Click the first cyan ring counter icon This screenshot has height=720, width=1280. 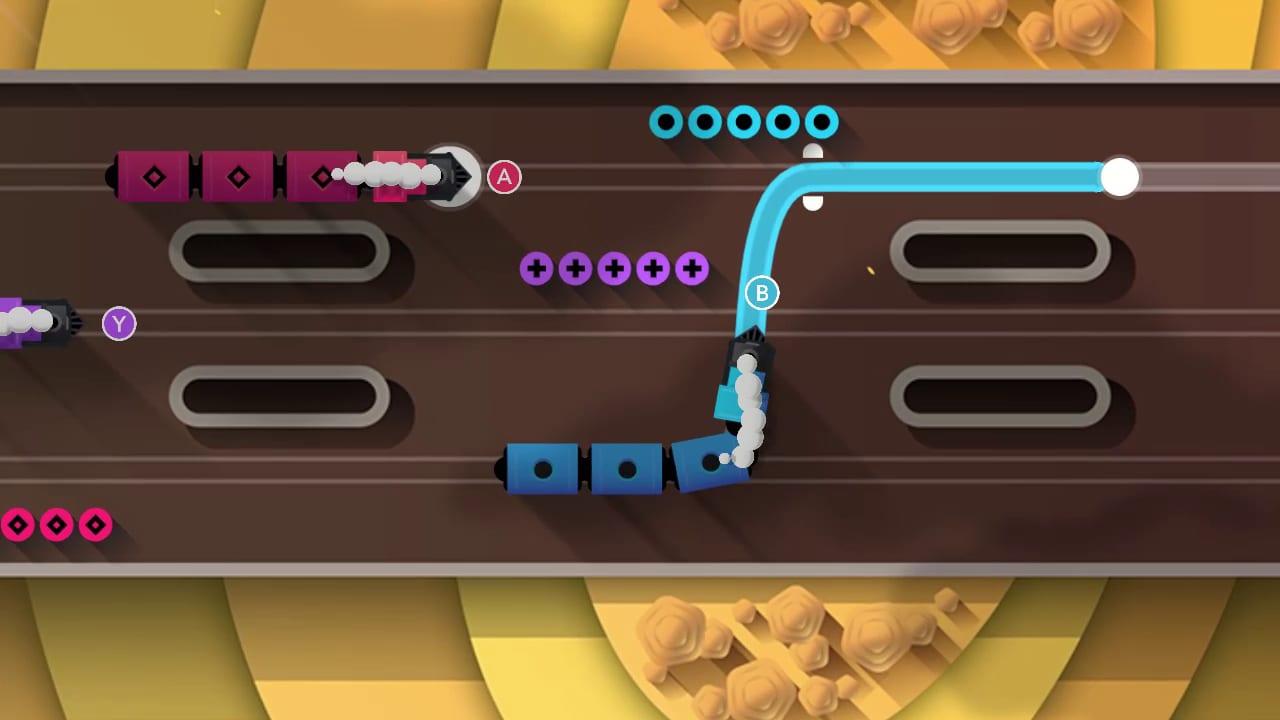(x=666, y=122)
